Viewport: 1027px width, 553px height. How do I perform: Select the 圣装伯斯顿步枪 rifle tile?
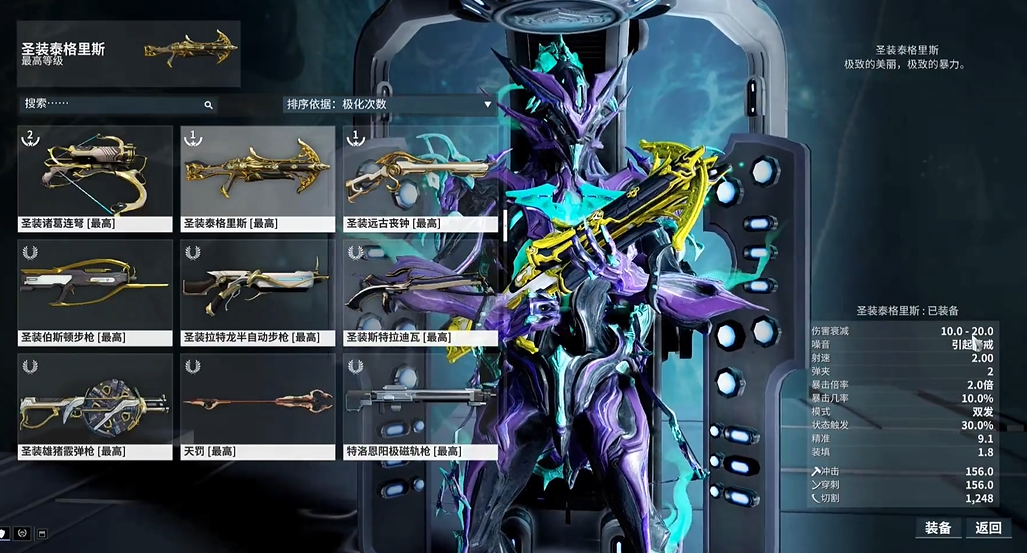pyautogui.click(x=95, y=292)
